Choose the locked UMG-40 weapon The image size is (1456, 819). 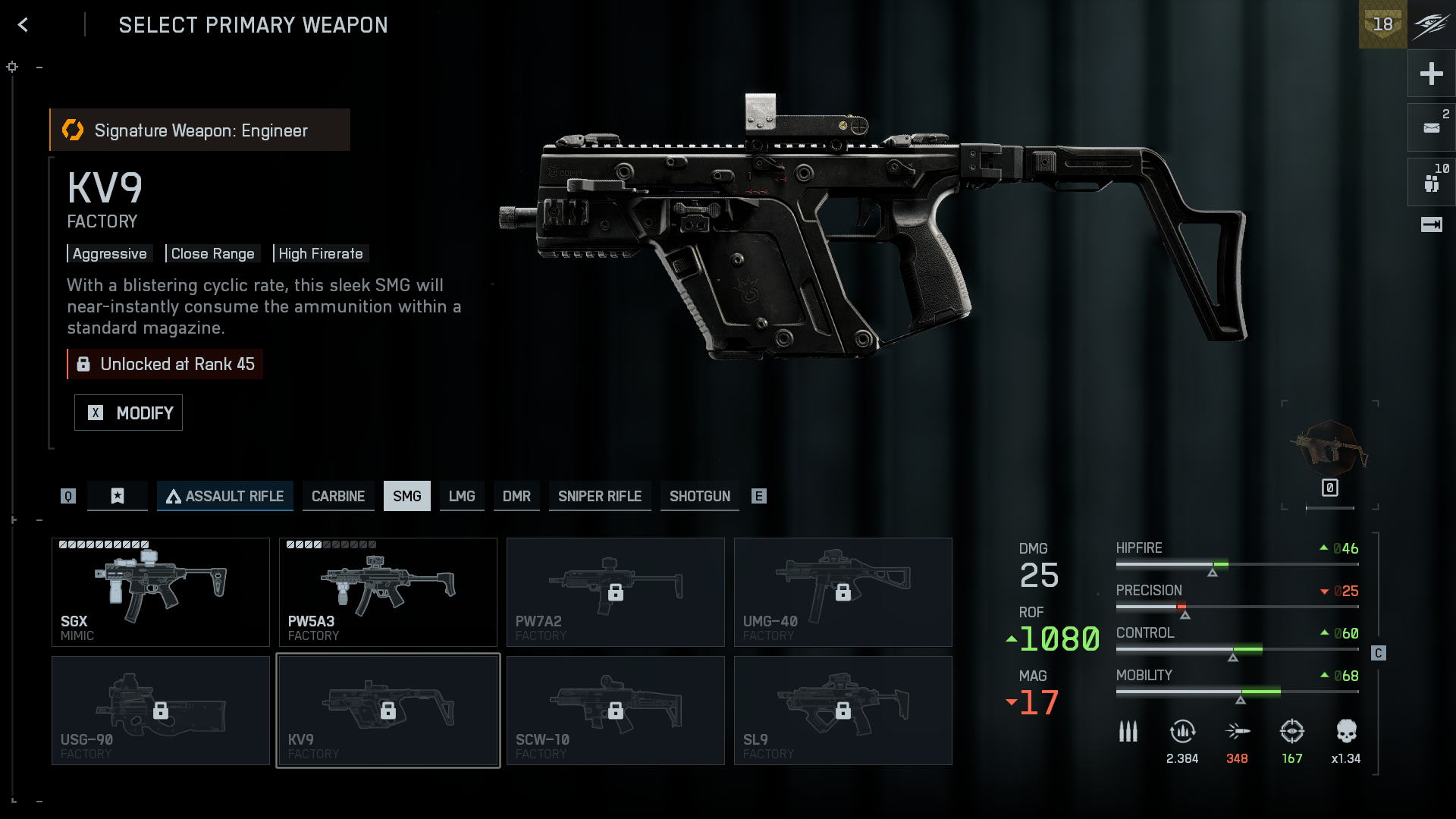(x=843, y=592)
